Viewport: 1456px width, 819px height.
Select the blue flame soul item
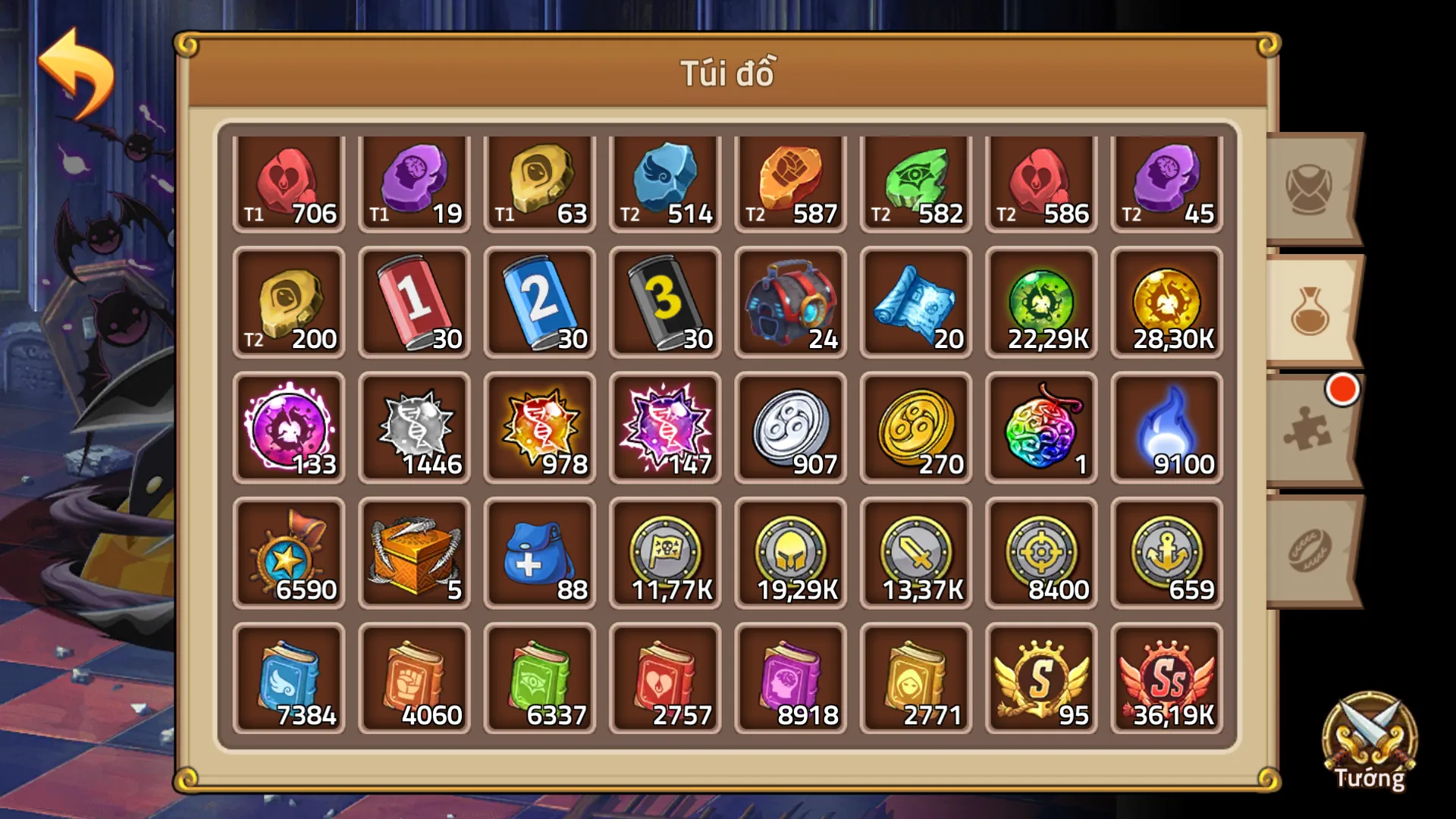[1166, 427]
